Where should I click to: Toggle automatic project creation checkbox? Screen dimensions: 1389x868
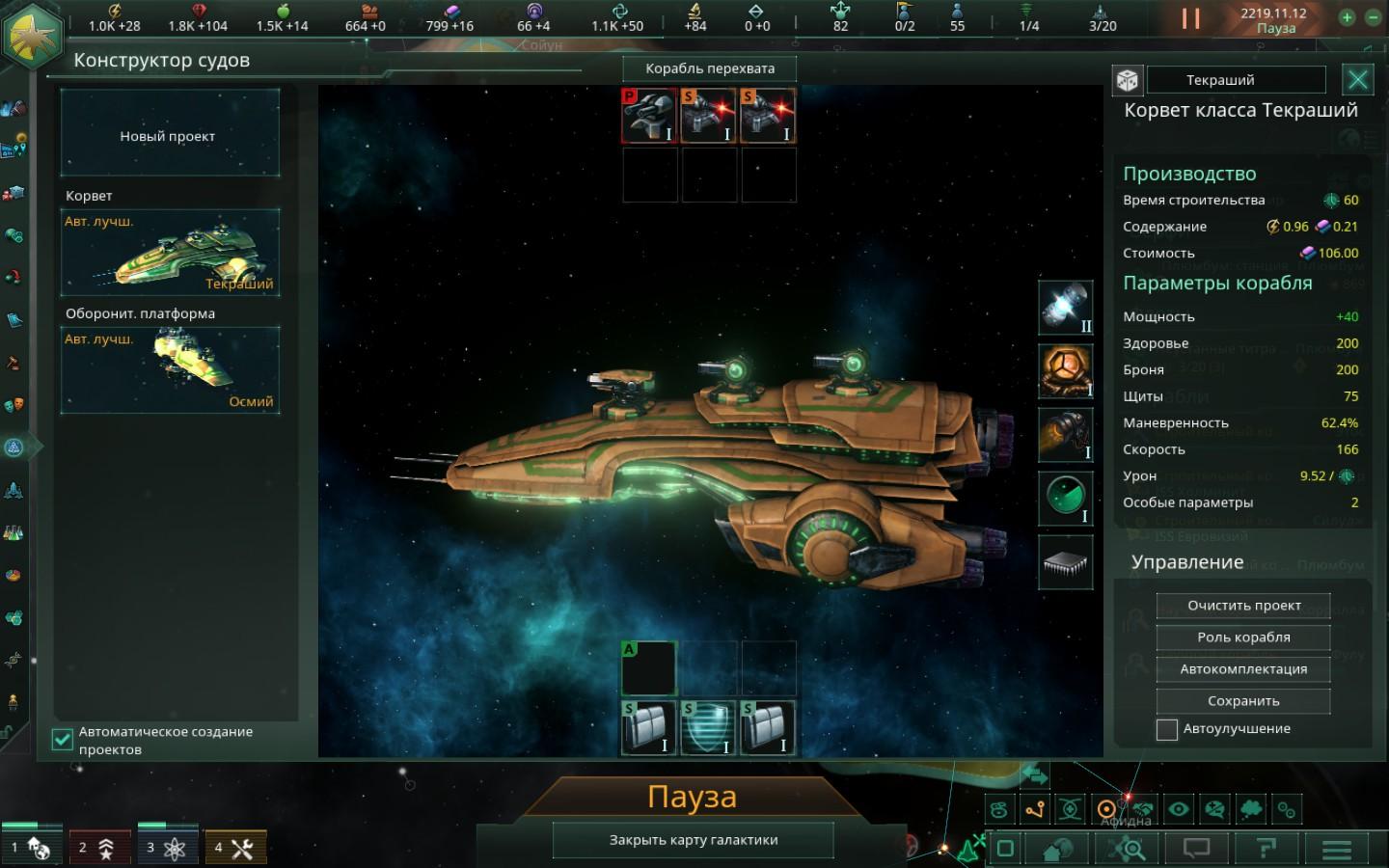coord(62,740)
